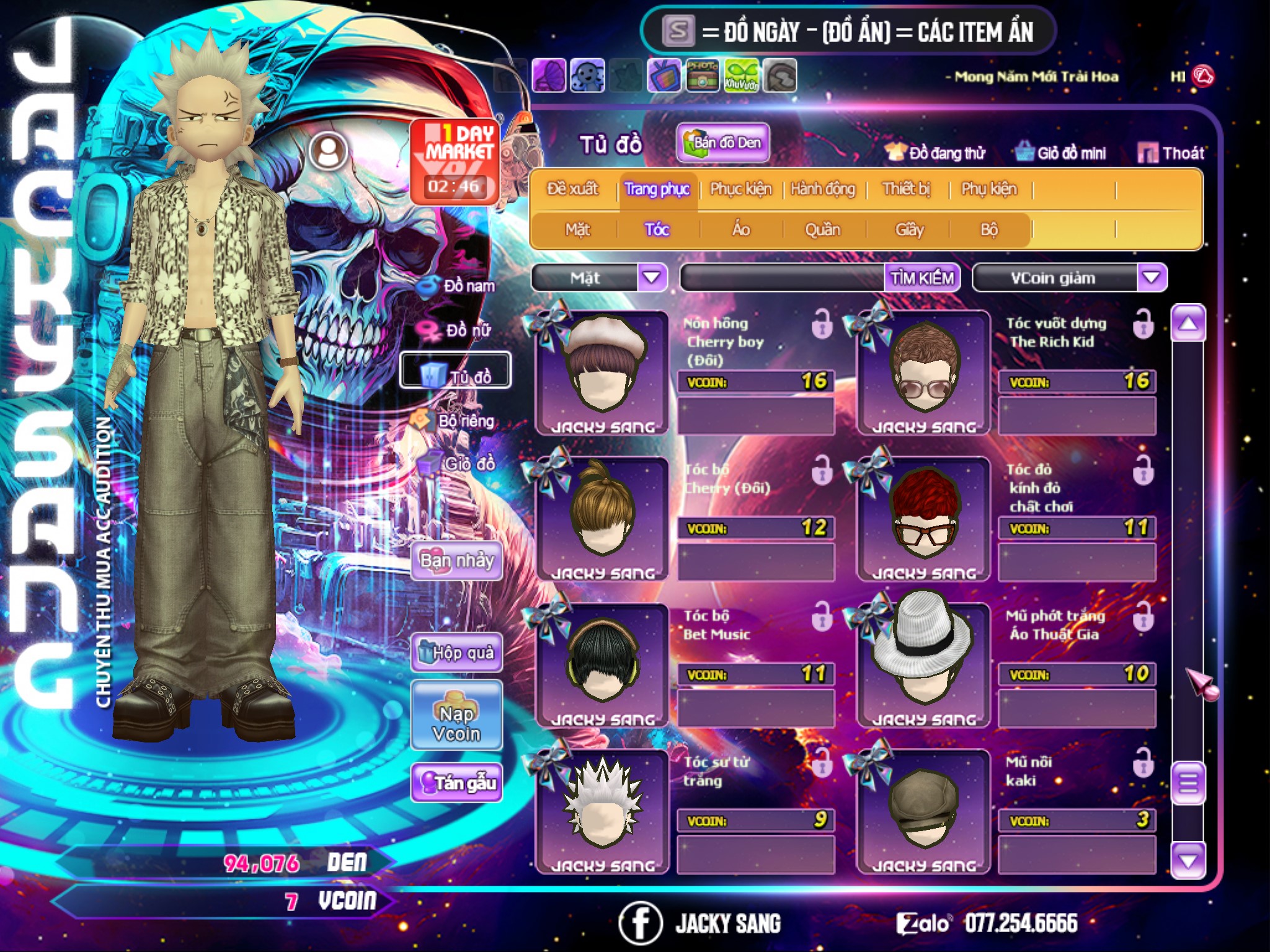
Task: Select the Nón hồng Cherry boy hair
Action: (602, 372)
